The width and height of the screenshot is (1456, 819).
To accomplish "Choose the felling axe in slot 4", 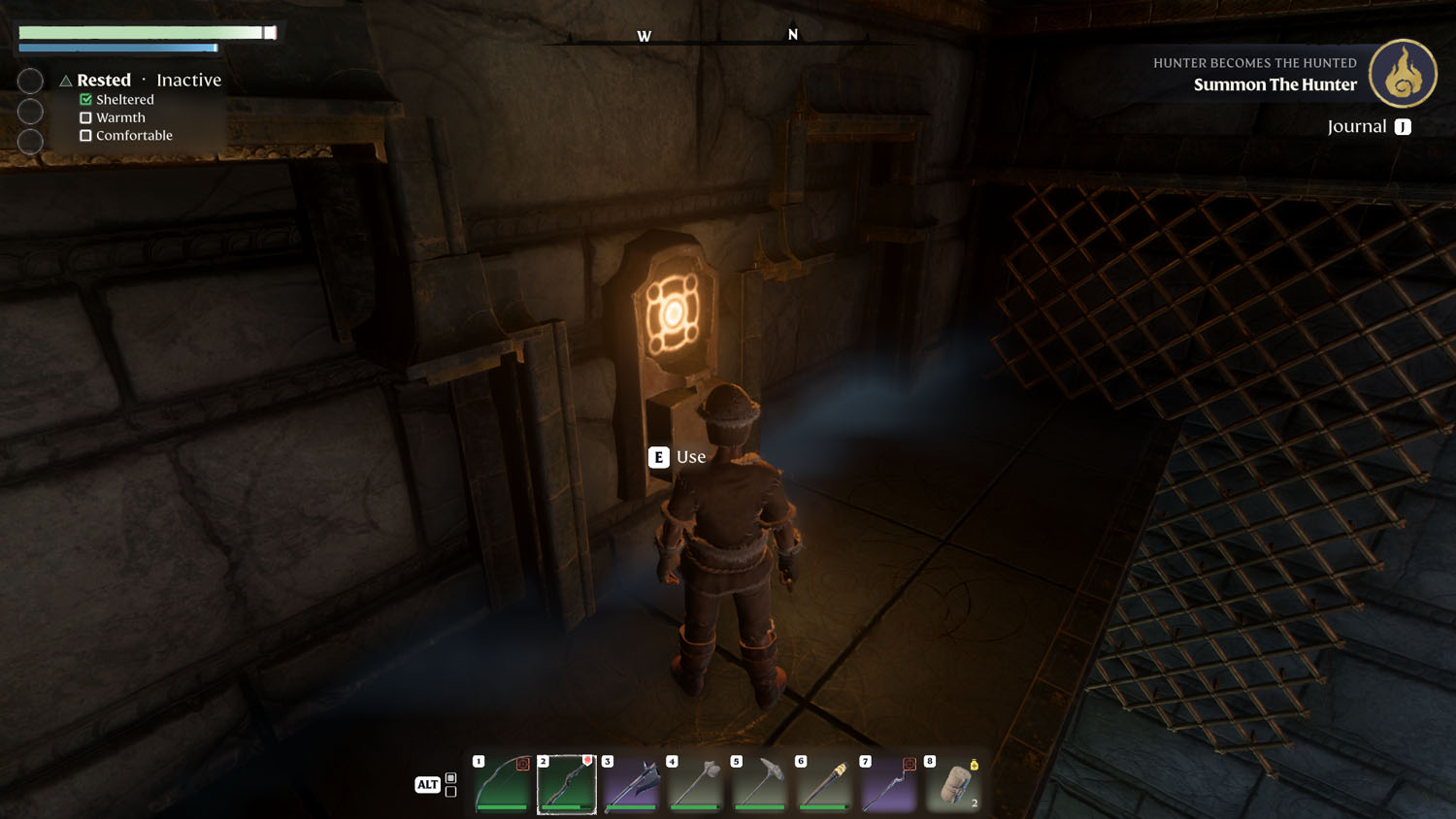I will [x=696, y=784].
